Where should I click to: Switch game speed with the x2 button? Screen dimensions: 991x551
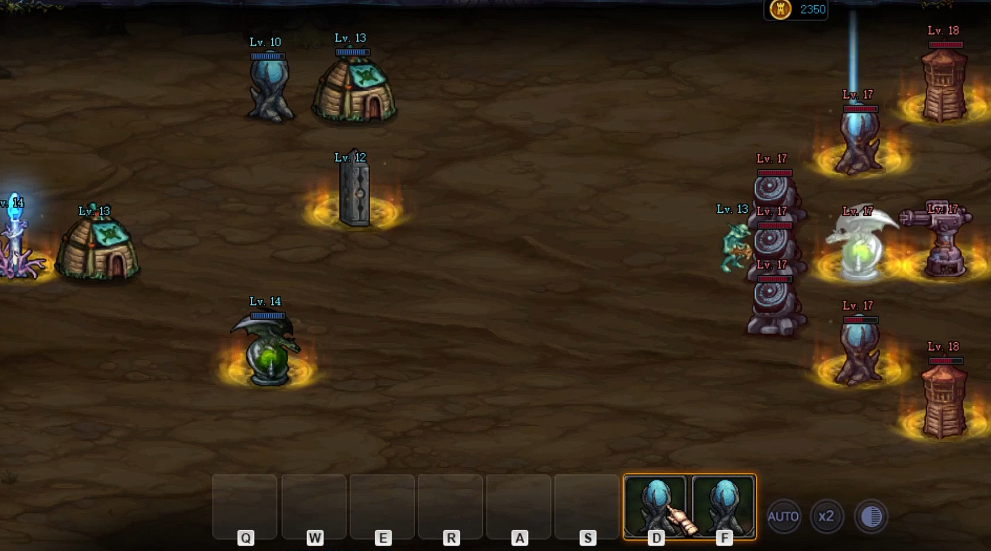pyautogui.click(x=827, y=516)
